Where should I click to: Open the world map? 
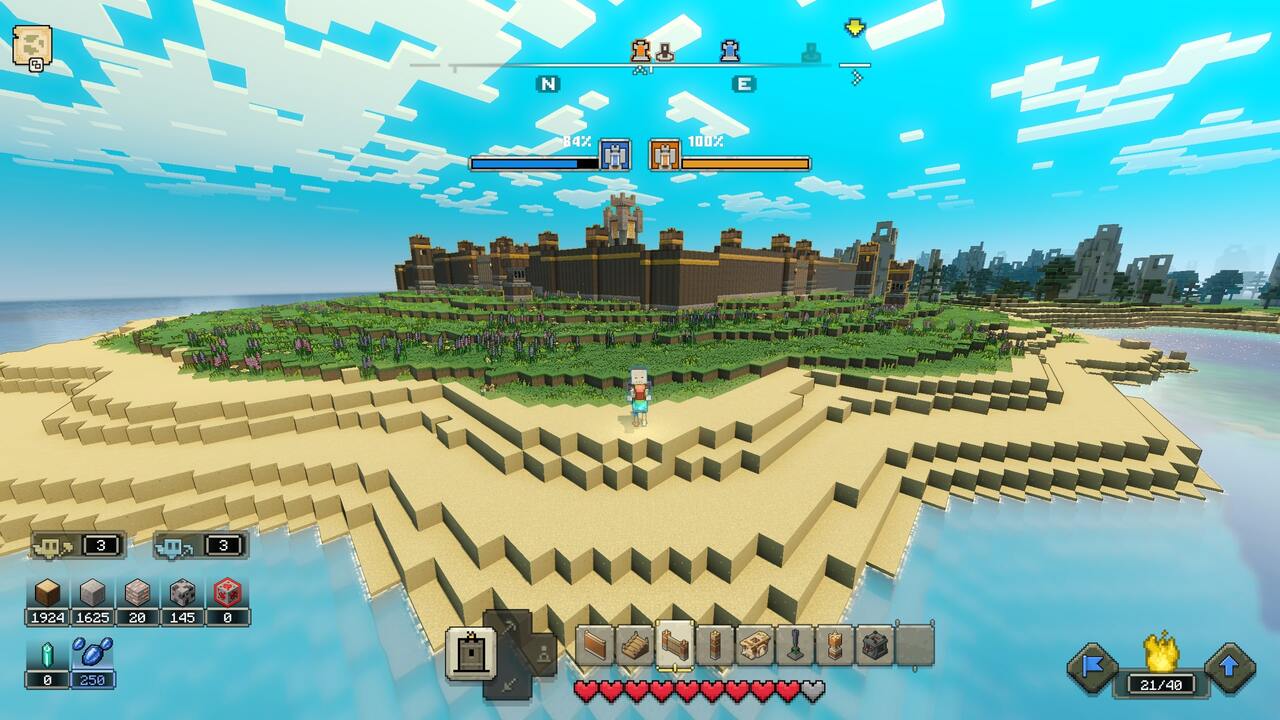tap(30, 45)
